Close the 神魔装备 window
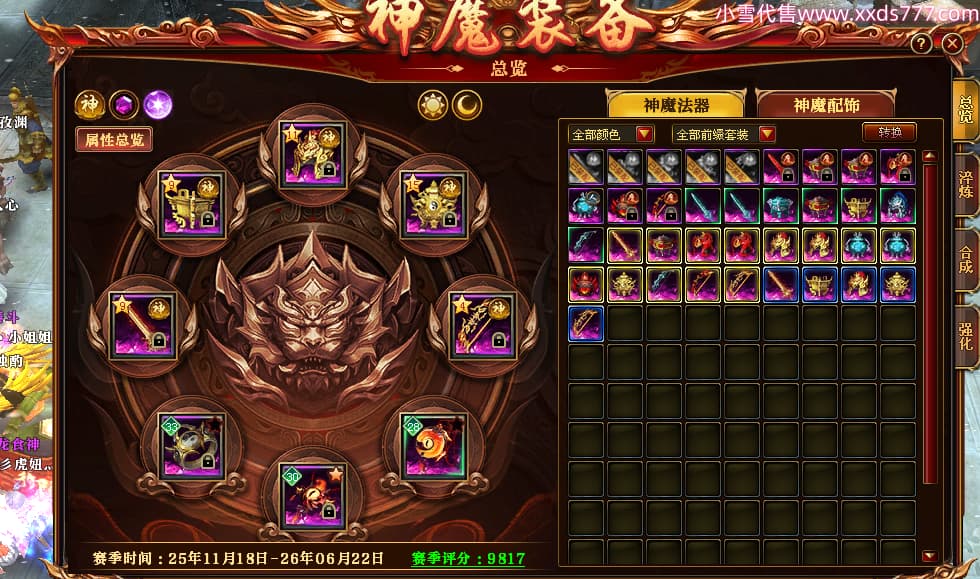 click(951, 44)
